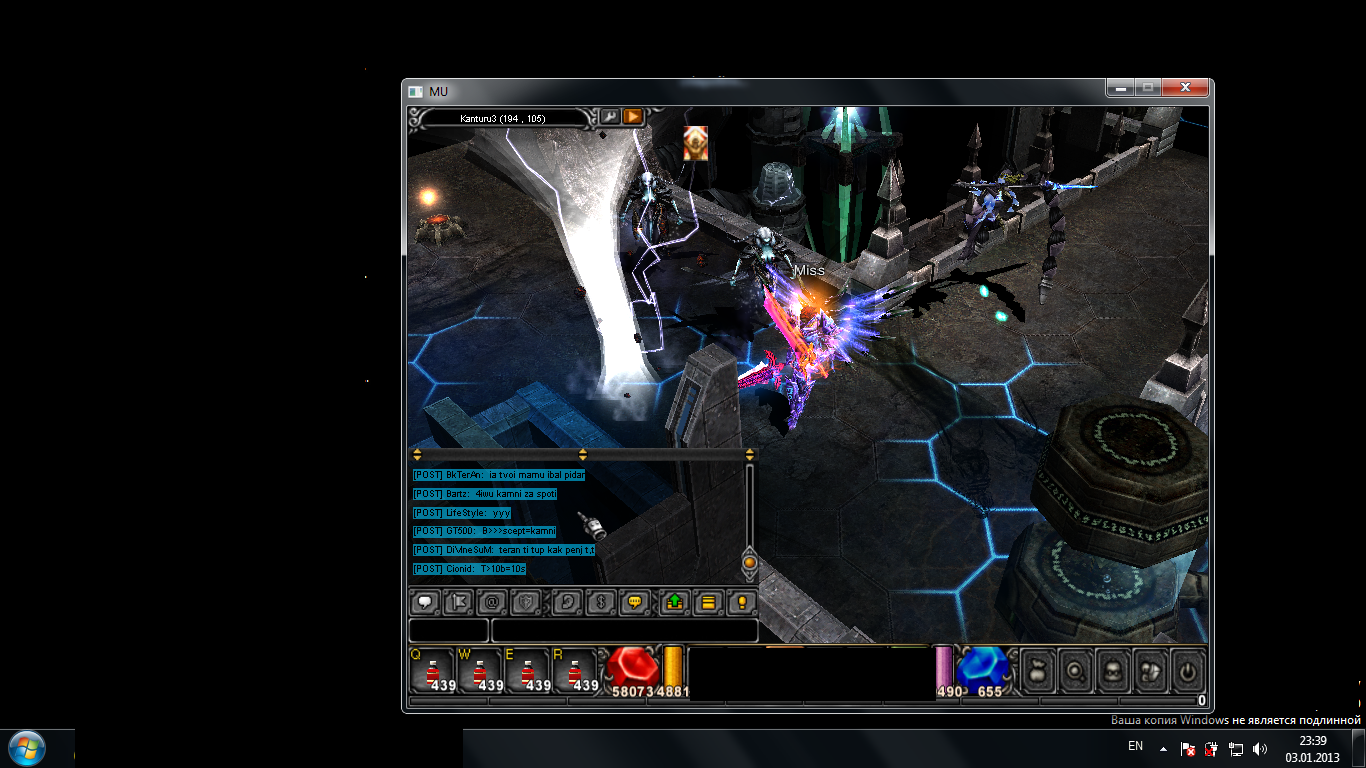1366x768 pixels.
Task: Open the wrench settings button
Action: tap(609, 116)
